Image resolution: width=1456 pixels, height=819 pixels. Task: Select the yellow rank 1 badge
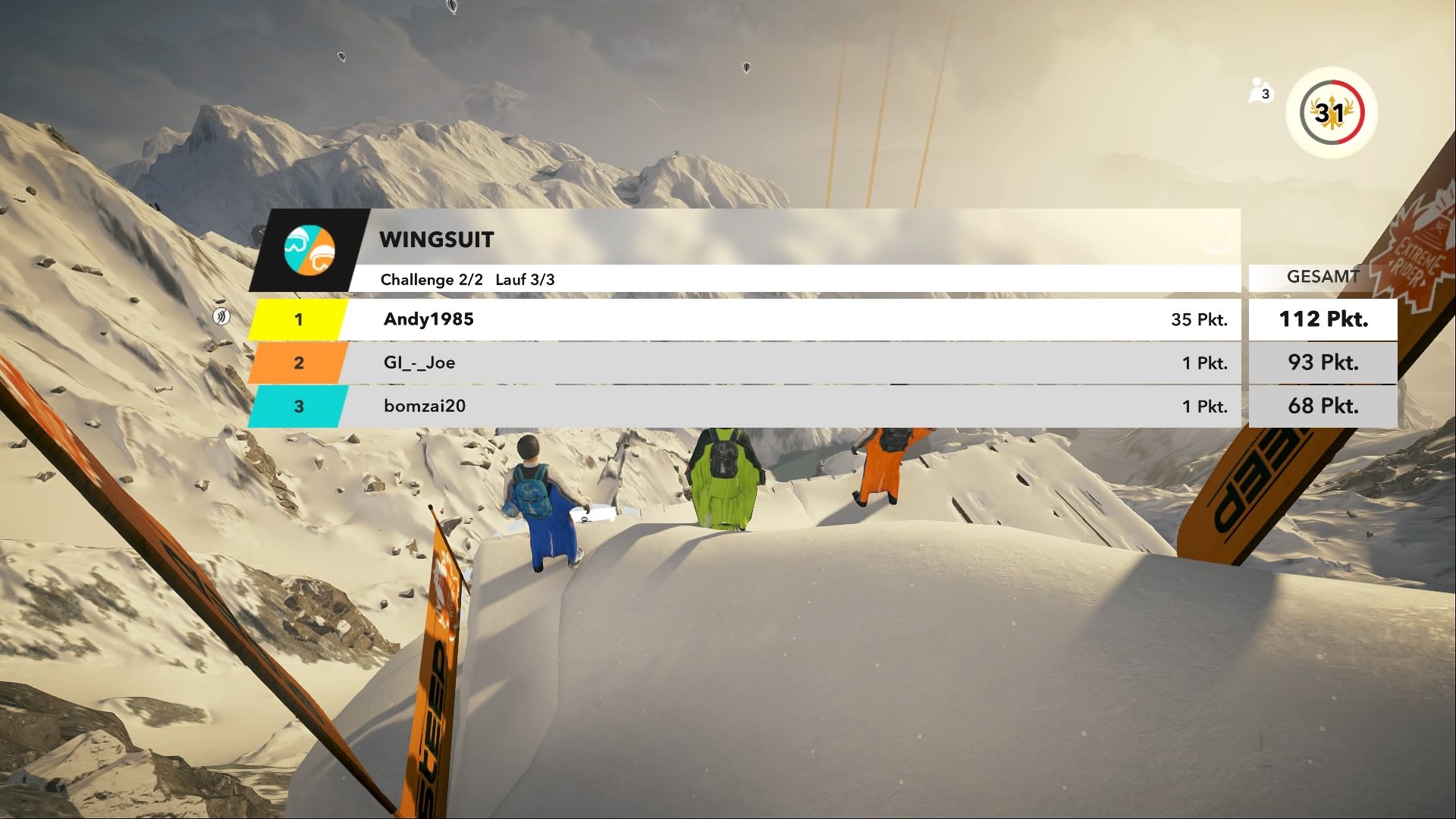(300, 319)
